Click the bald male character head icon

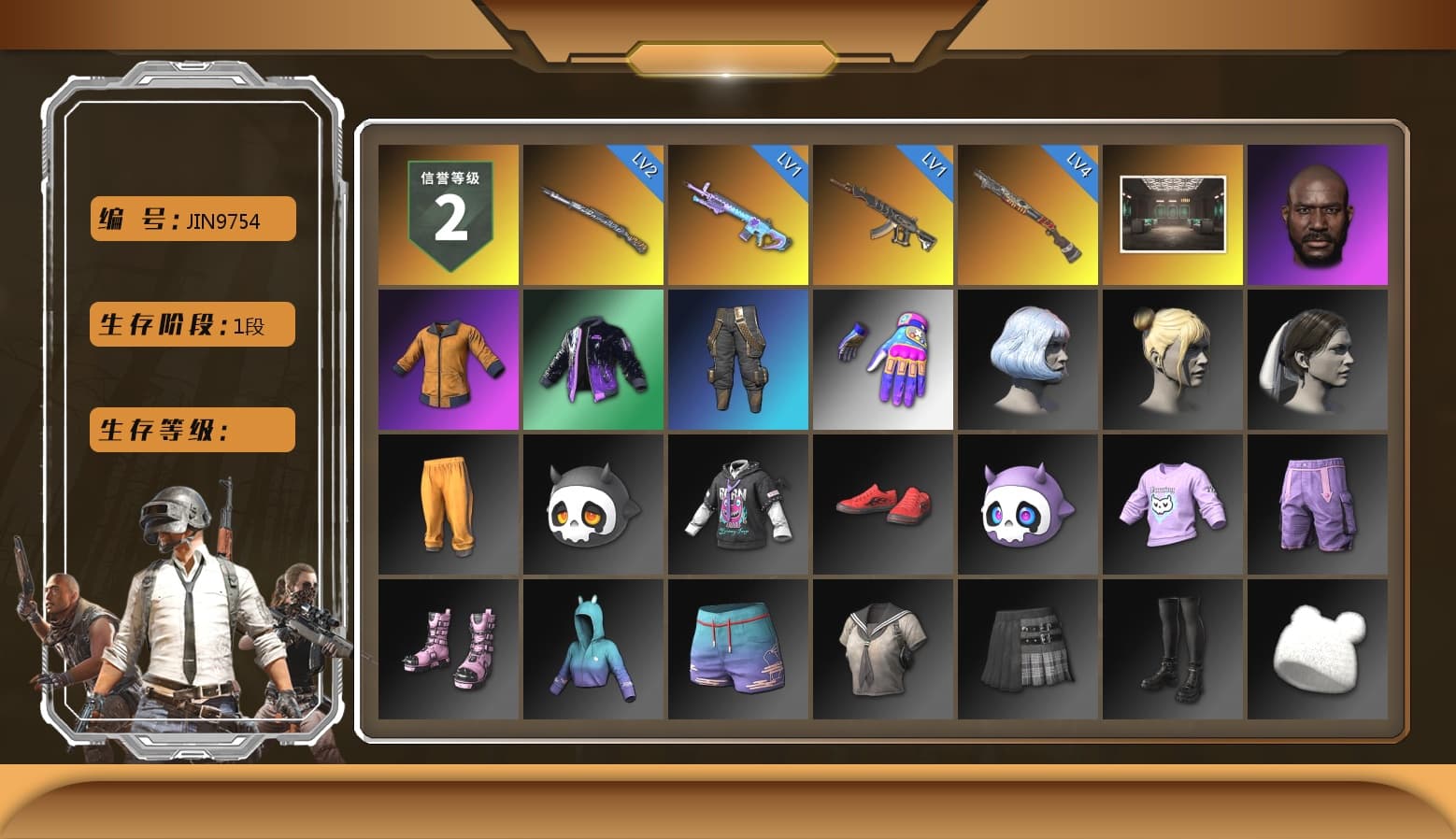[x=1319, y=213]
